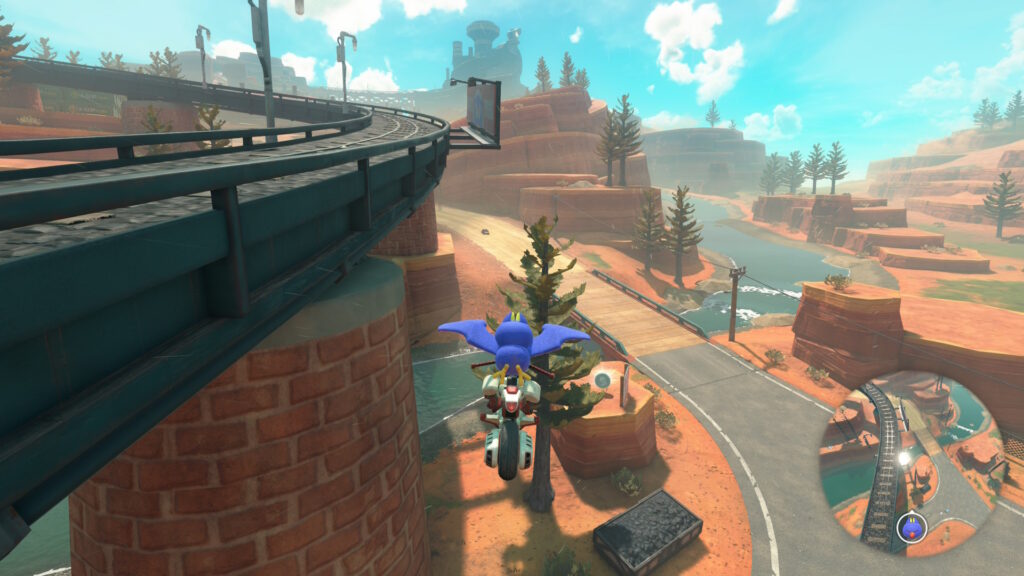The height and width of the screenshot is (576, 1024).
Task: Select the blue player marker on the minimap
Action: coord(911,526)
